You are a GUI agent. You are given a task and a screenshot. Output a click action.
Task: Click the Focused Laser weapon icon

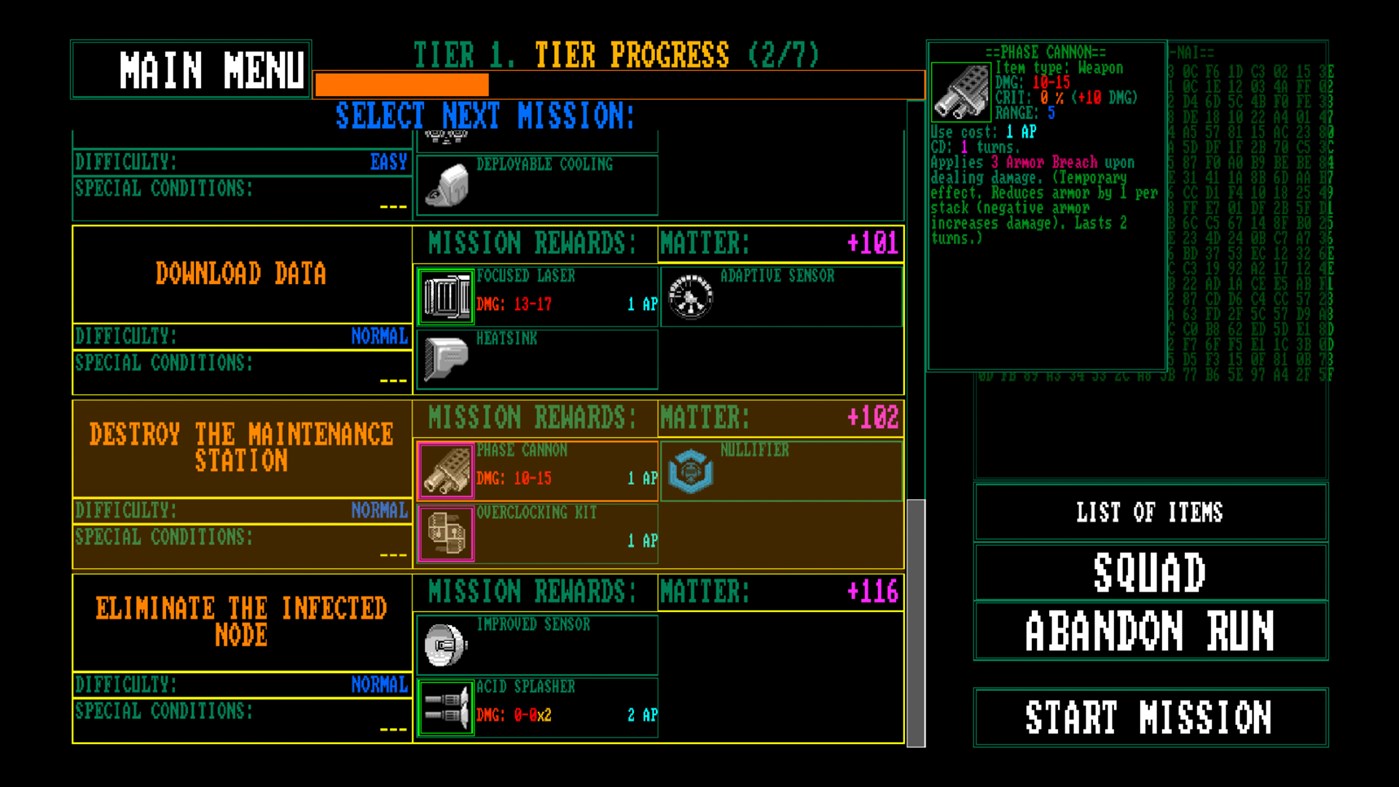445,294
